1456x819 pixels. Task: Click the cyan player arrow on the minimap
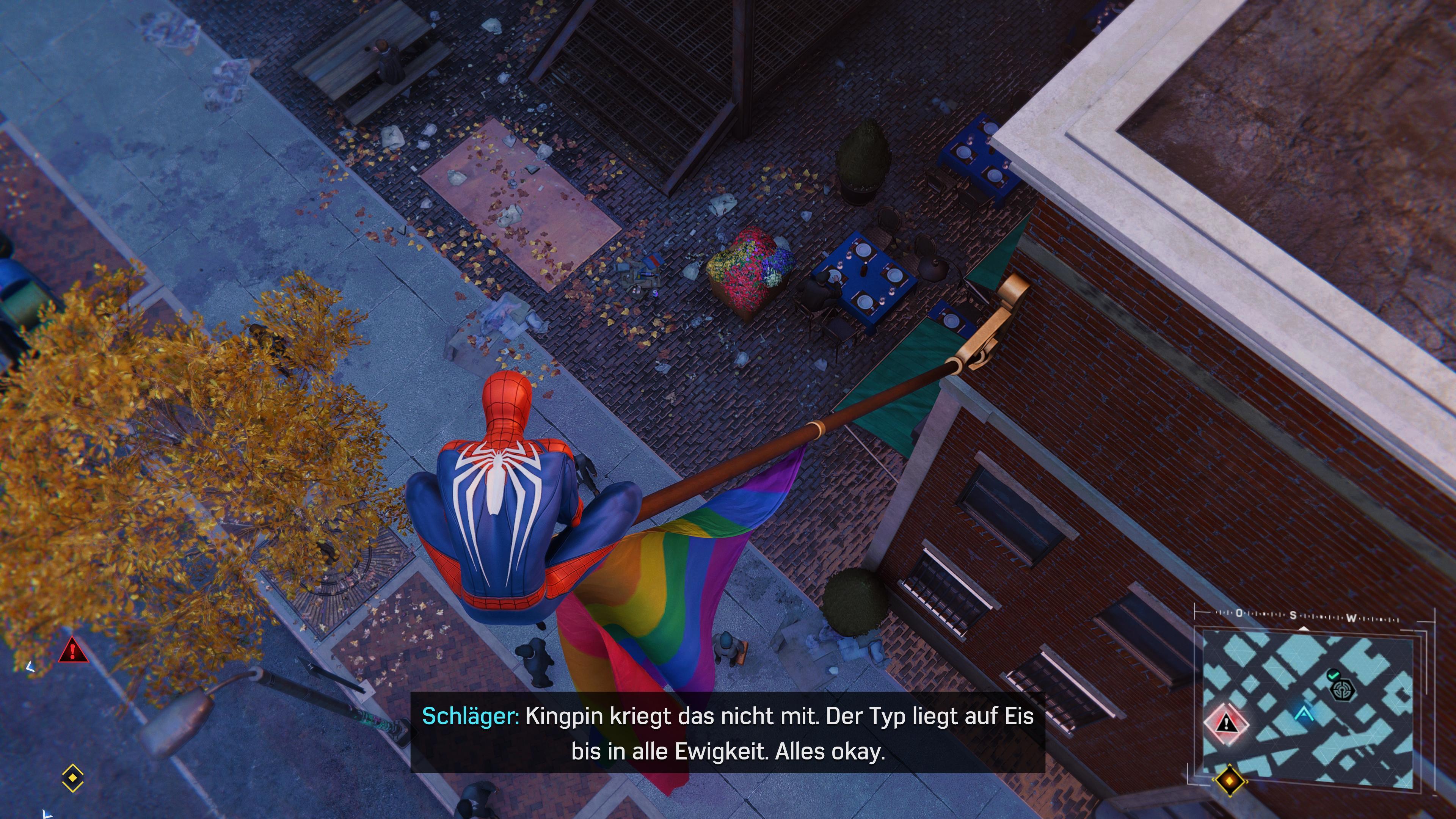(x=1304, y=714)
